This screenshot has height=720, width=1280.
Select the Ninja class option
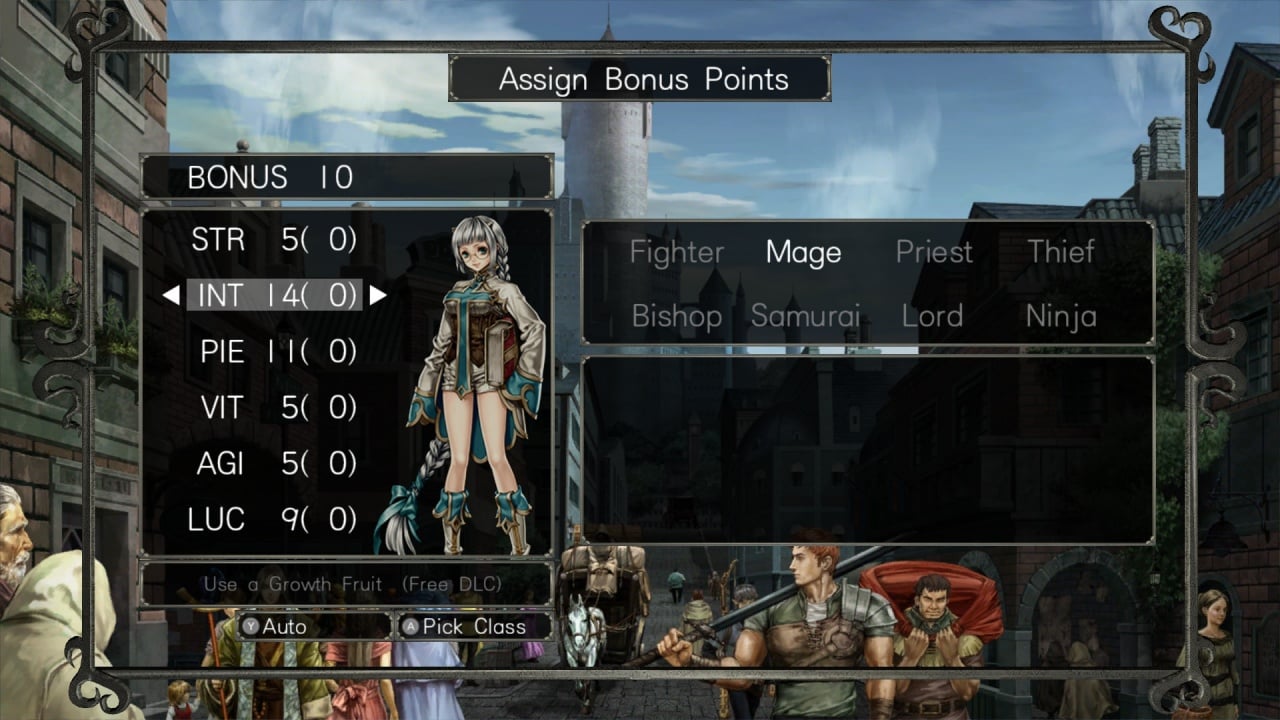[1061, 317]
